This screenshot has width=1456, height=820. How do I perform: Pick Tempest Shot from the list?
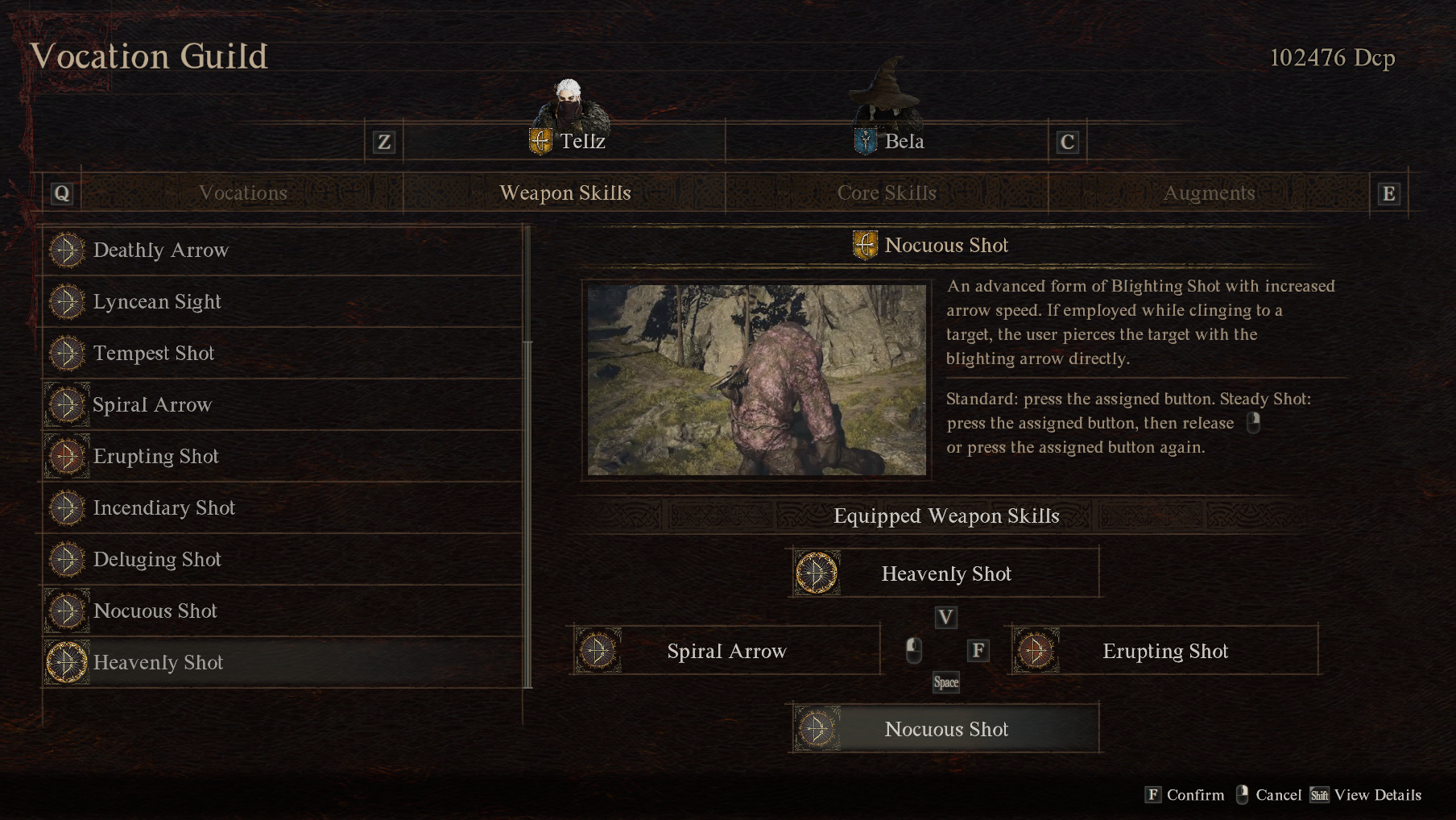[282, 354]
